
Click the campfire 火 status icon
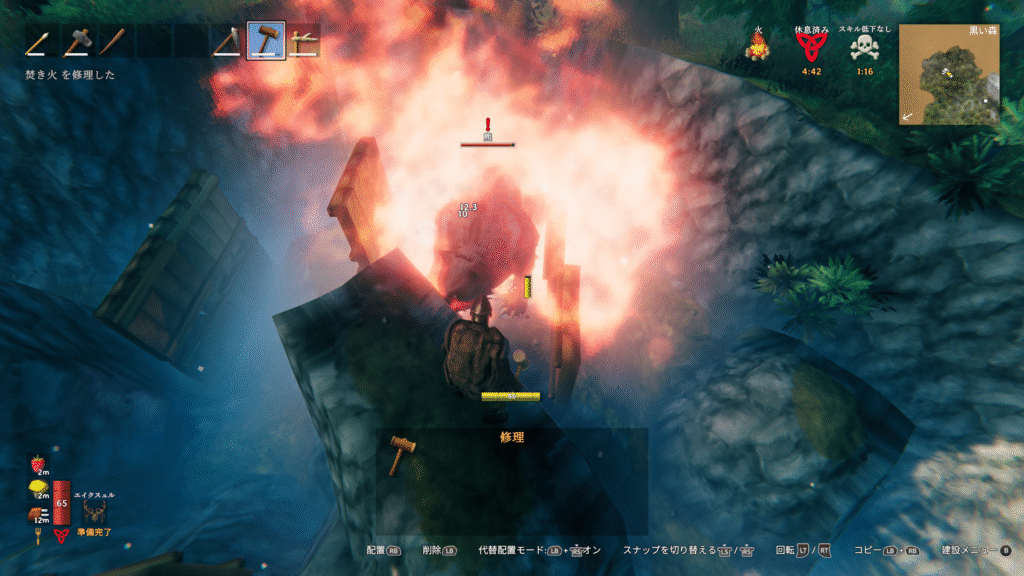point(758,46)
